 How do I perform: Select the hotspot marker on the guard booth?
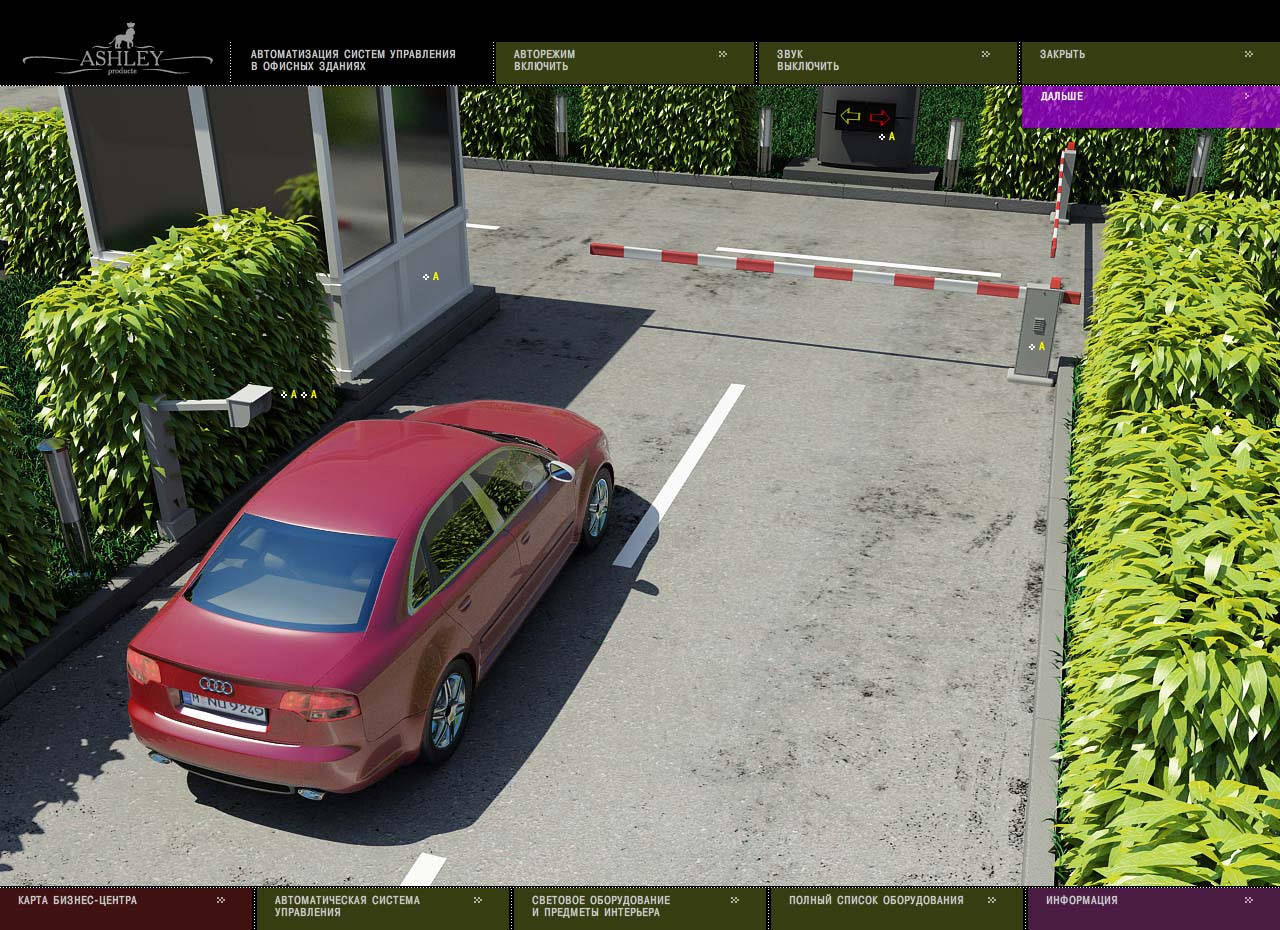tap(431, 277)
